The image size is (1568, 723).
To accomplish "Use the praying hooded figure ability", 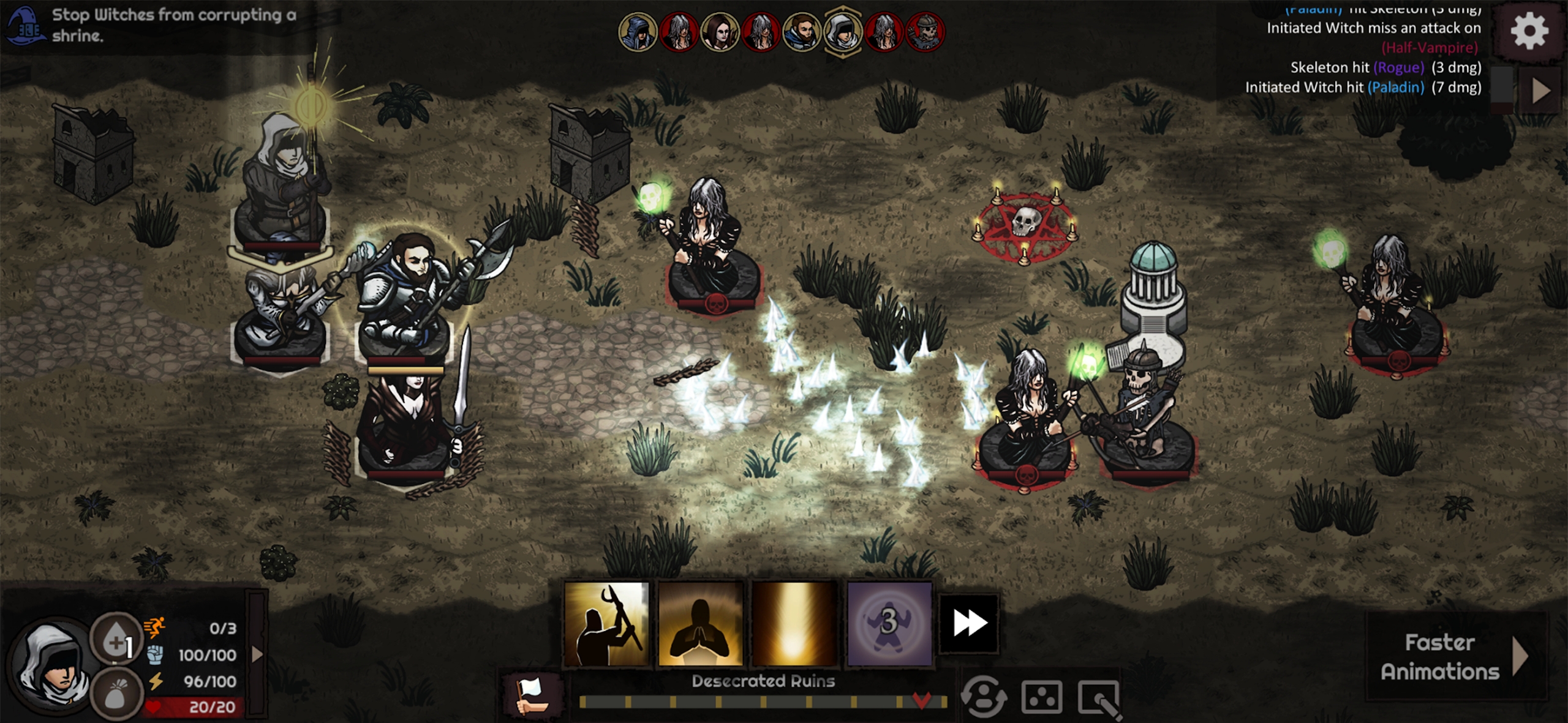I will (700, 623).
